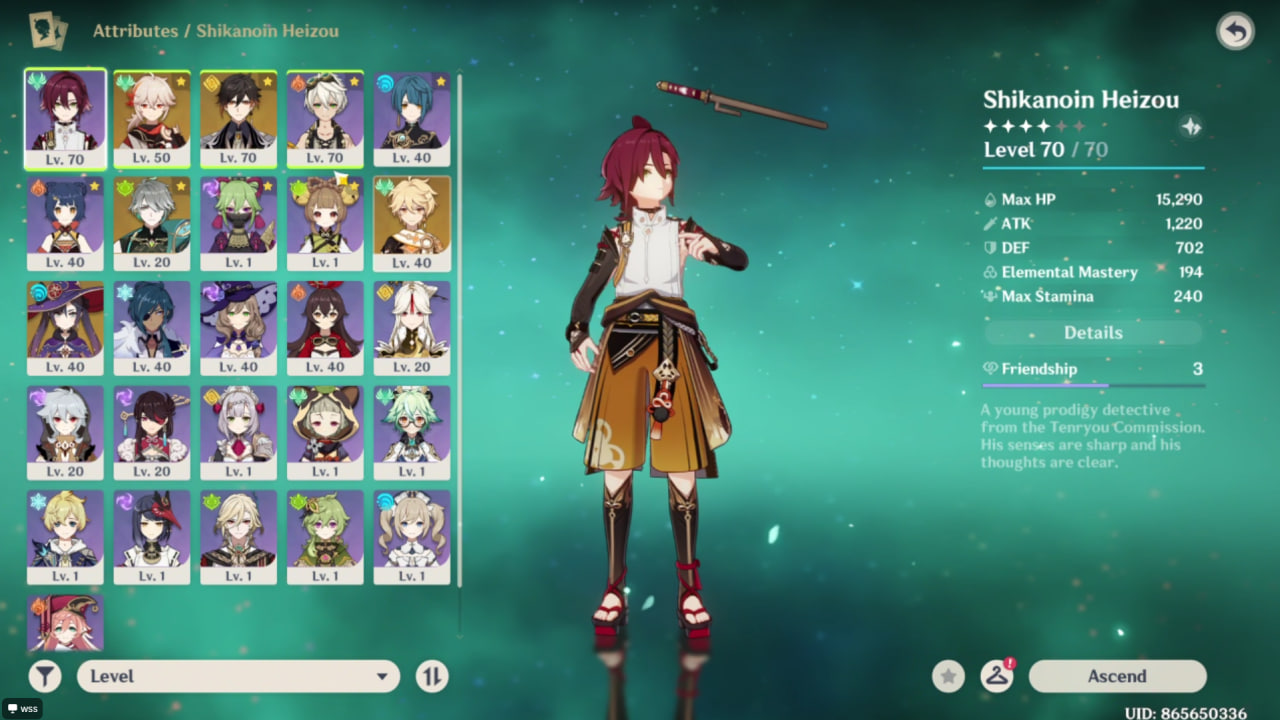The height and width of the screenshot is (720, 1280).
Task: Pick Xingqiu's Lv. 40 portrait
Action: (412, 118)
